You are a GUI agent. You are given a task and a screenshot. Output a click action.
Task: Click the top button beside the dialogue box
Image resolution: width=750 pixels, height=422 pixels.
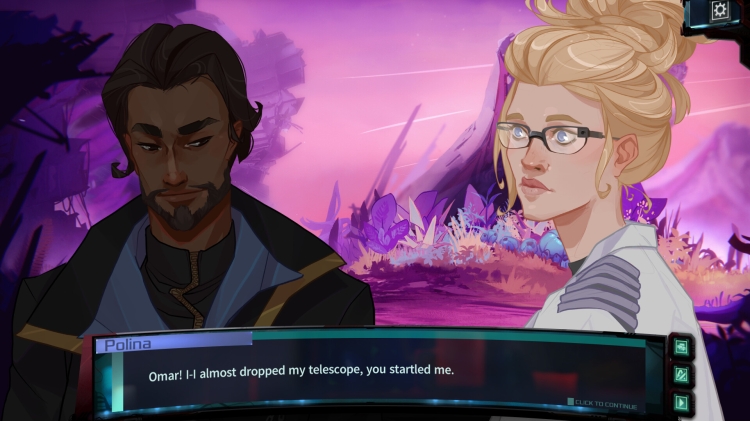point(681,347)
